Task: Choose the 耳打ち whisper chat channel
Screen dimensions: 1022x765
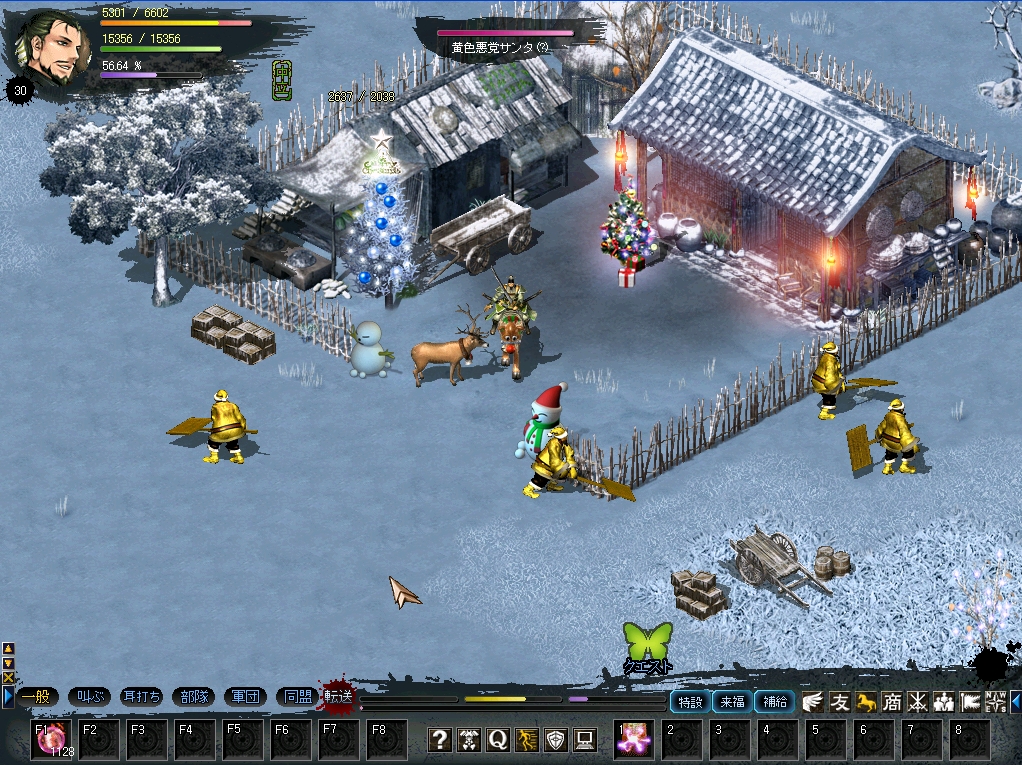Action: point(142,697)
